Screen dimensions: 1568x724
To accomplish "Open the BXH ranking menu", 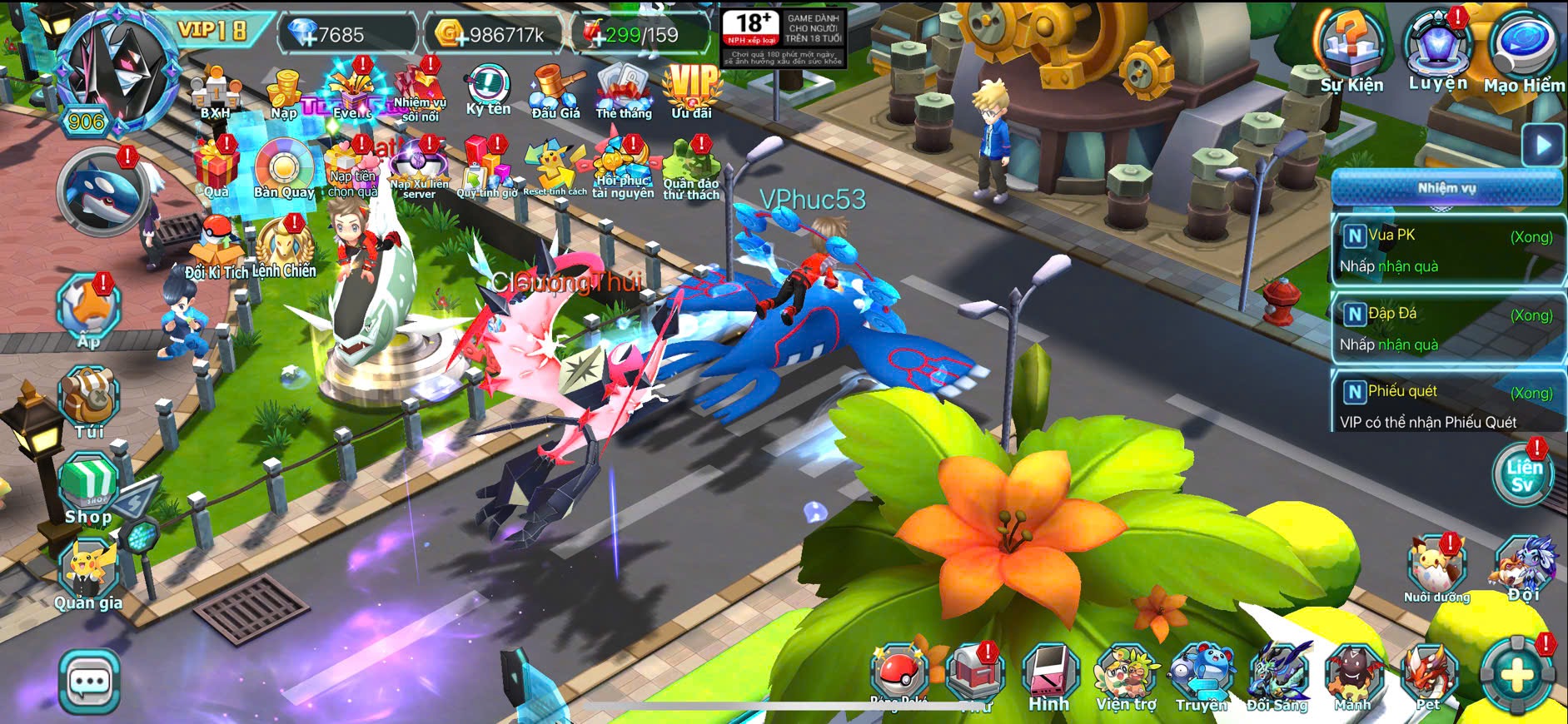I will (x=215, y=93).
